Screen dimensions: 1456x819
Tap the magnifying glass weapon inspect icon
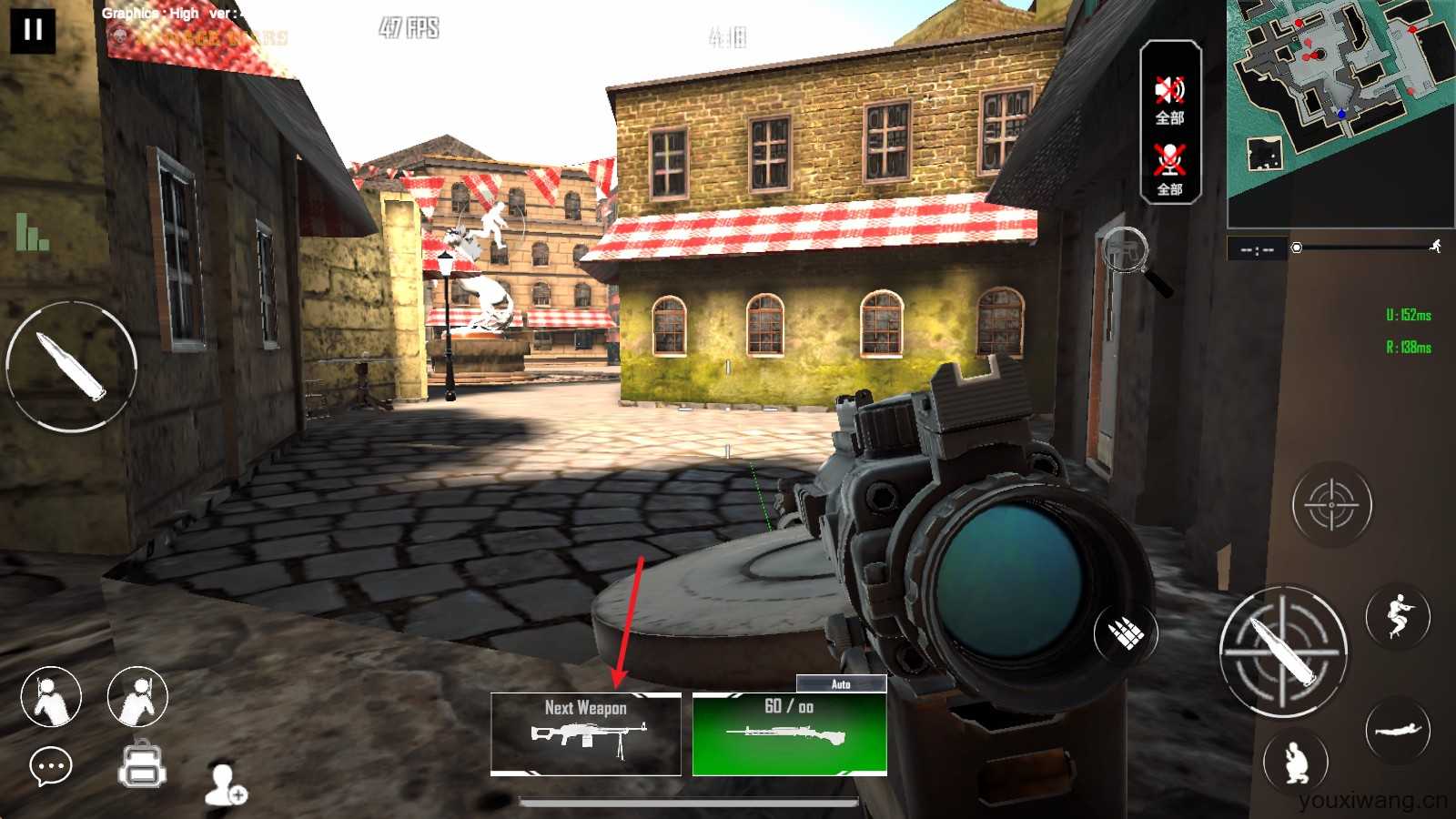pos(1133,258)
